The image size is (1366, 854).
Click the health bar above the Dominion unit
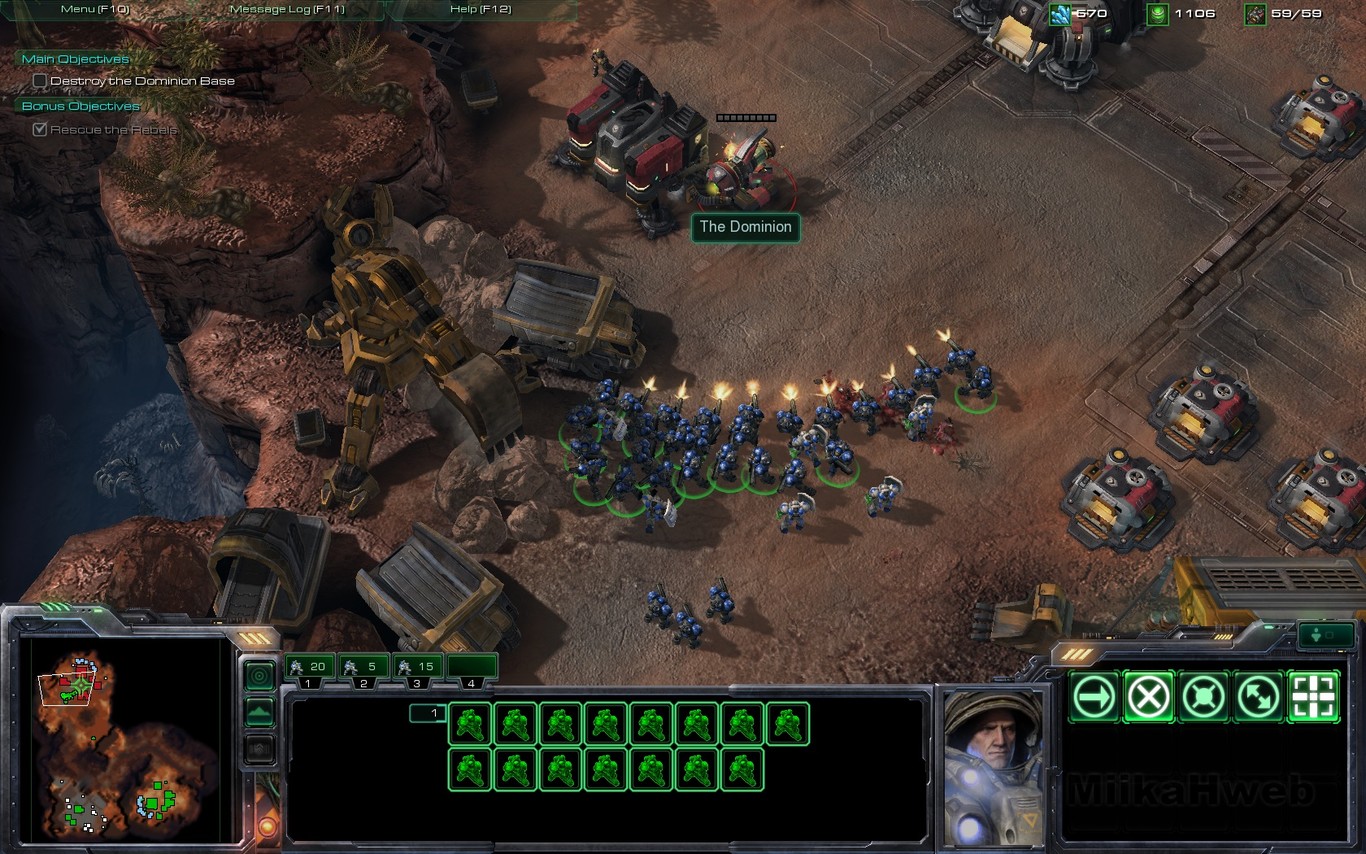pyautogui.click(x=744, y=116)
